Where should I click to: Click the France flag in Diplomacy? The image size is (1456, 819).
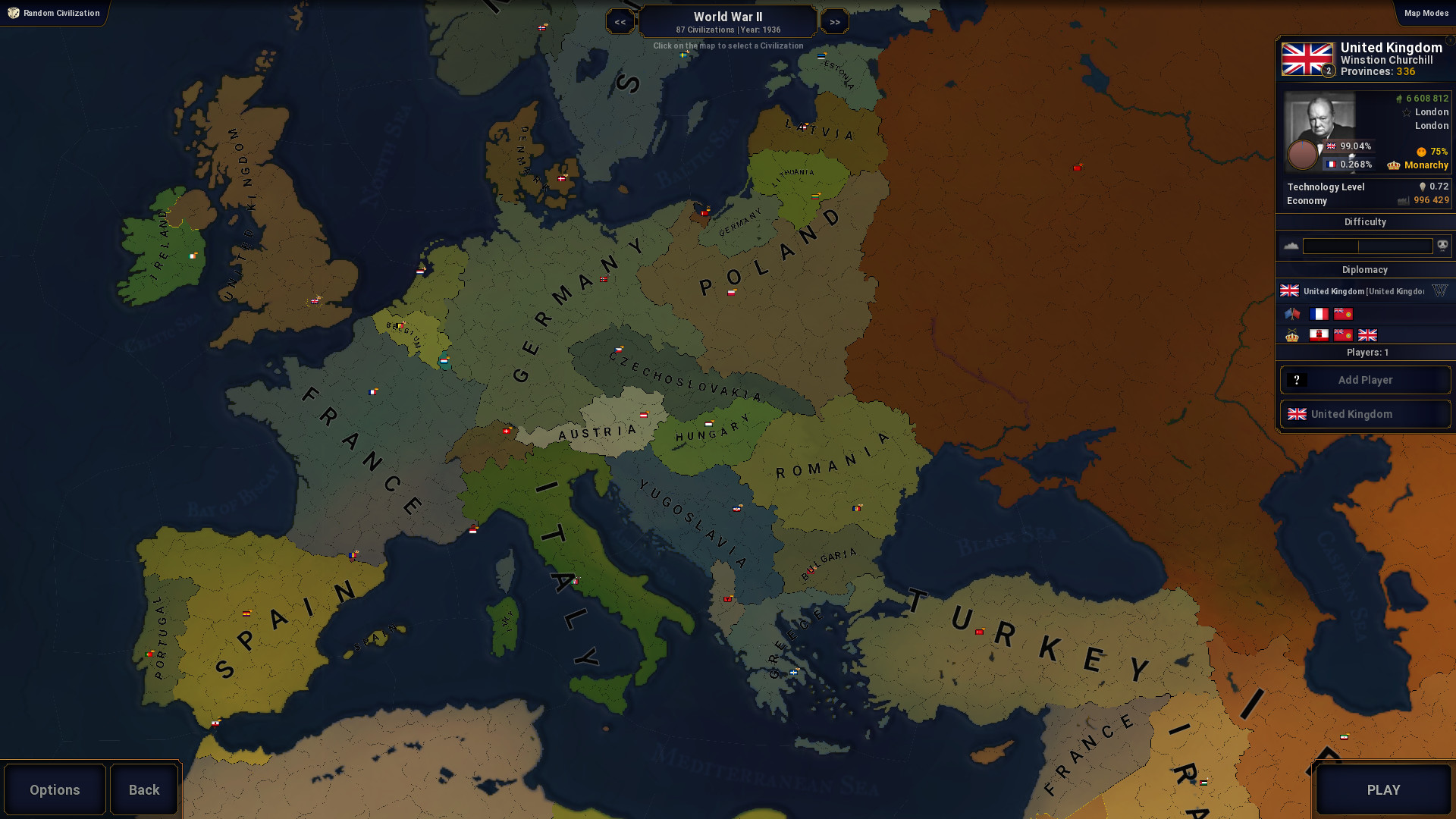[1317, 313]
